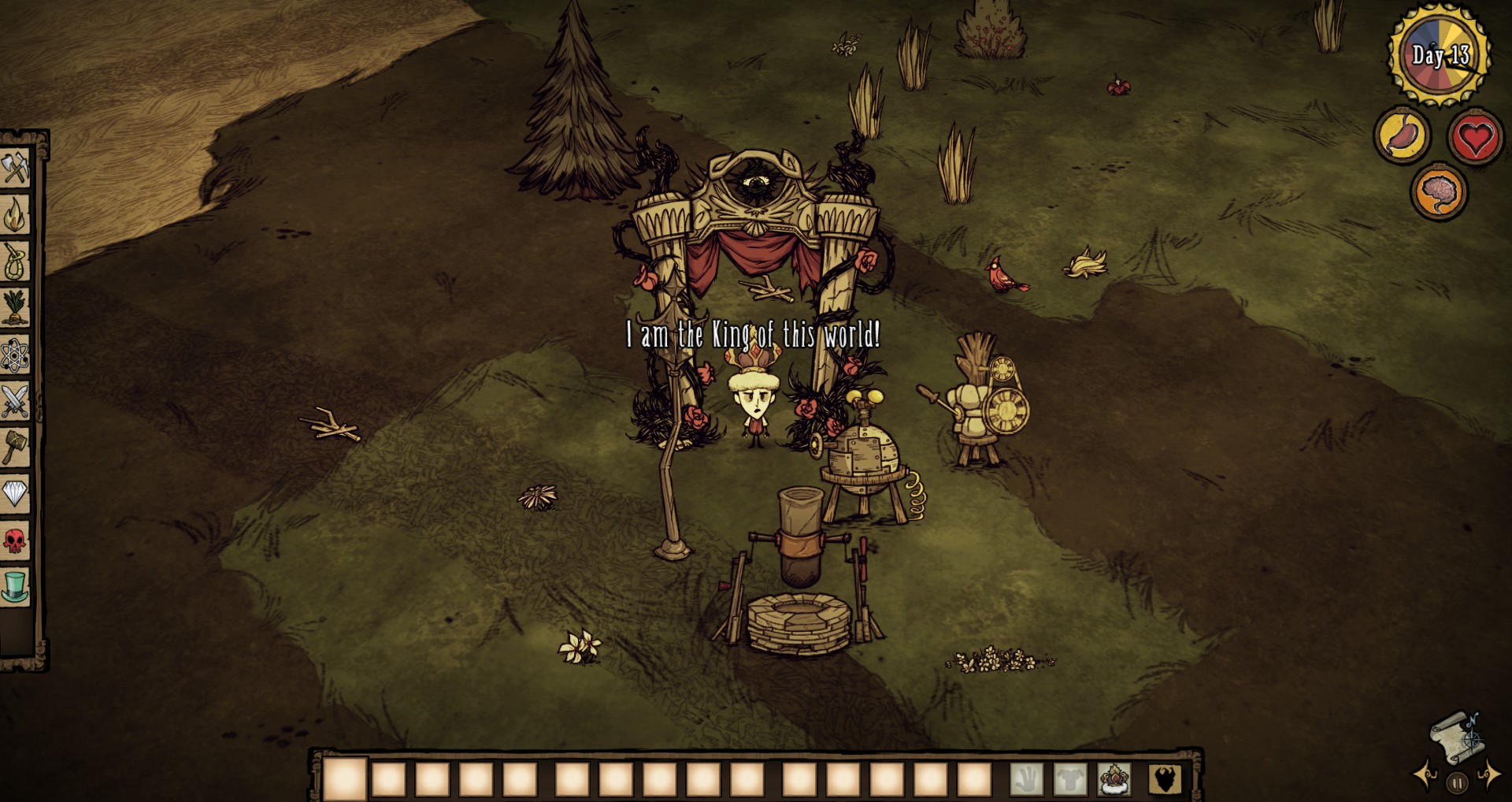
Task: Choose the crossed swords Fight tab
Action: pos(15,401)
